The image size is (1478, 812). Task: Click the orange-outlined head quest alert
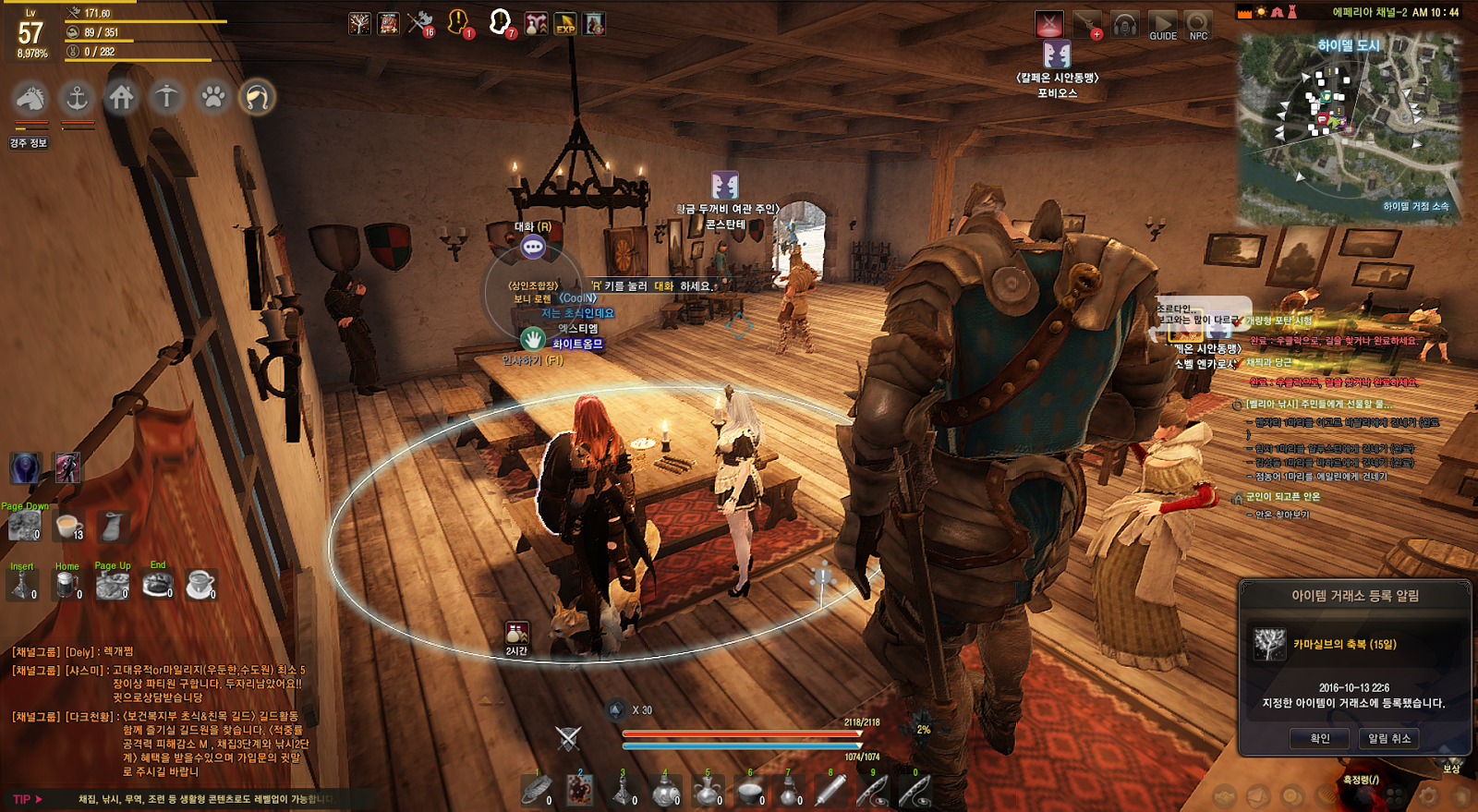click(457, 22)
